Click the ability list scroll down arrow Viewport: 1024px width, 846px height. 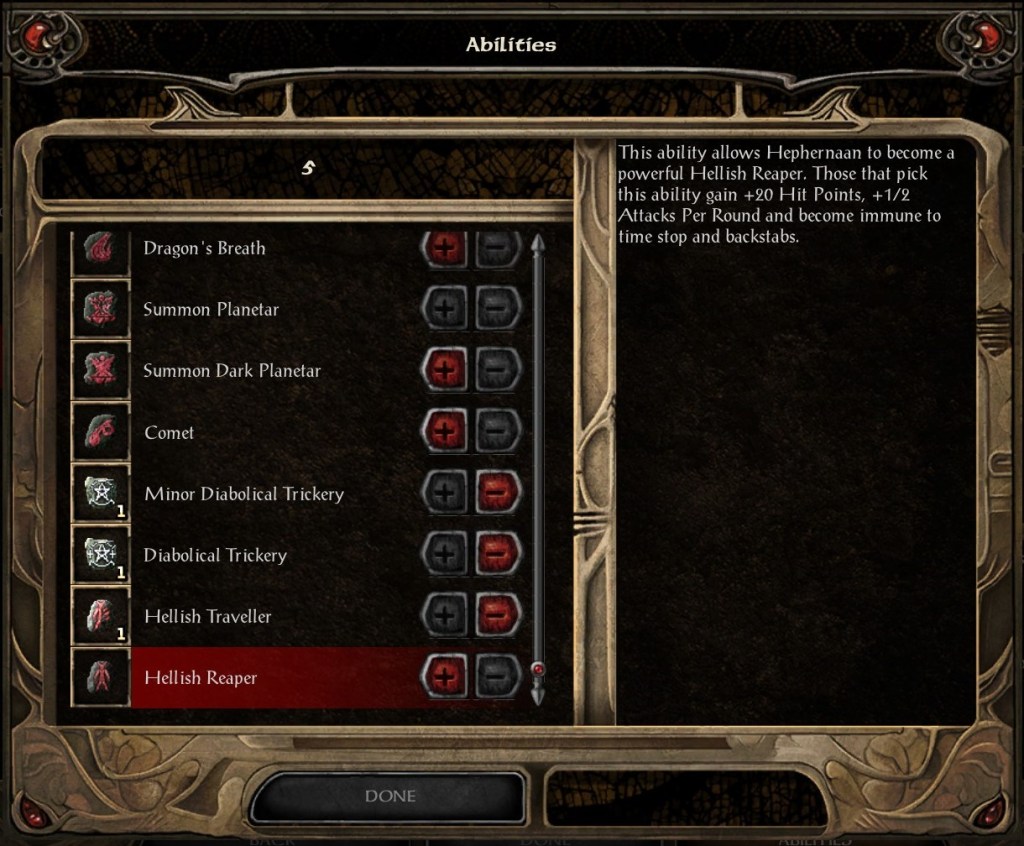pos(538,693)
